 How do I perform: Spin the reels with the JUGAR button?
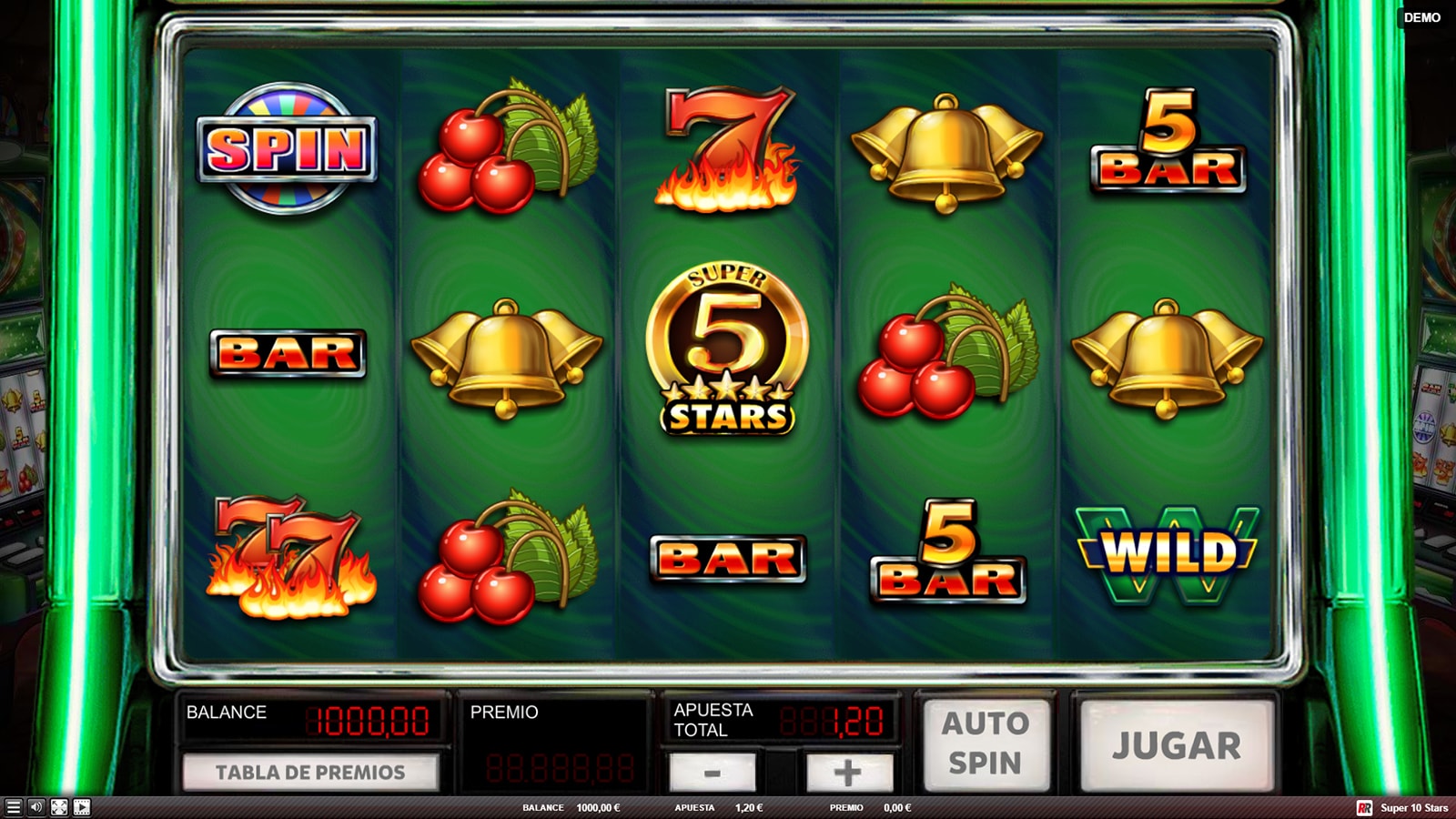coord(1176,745)
